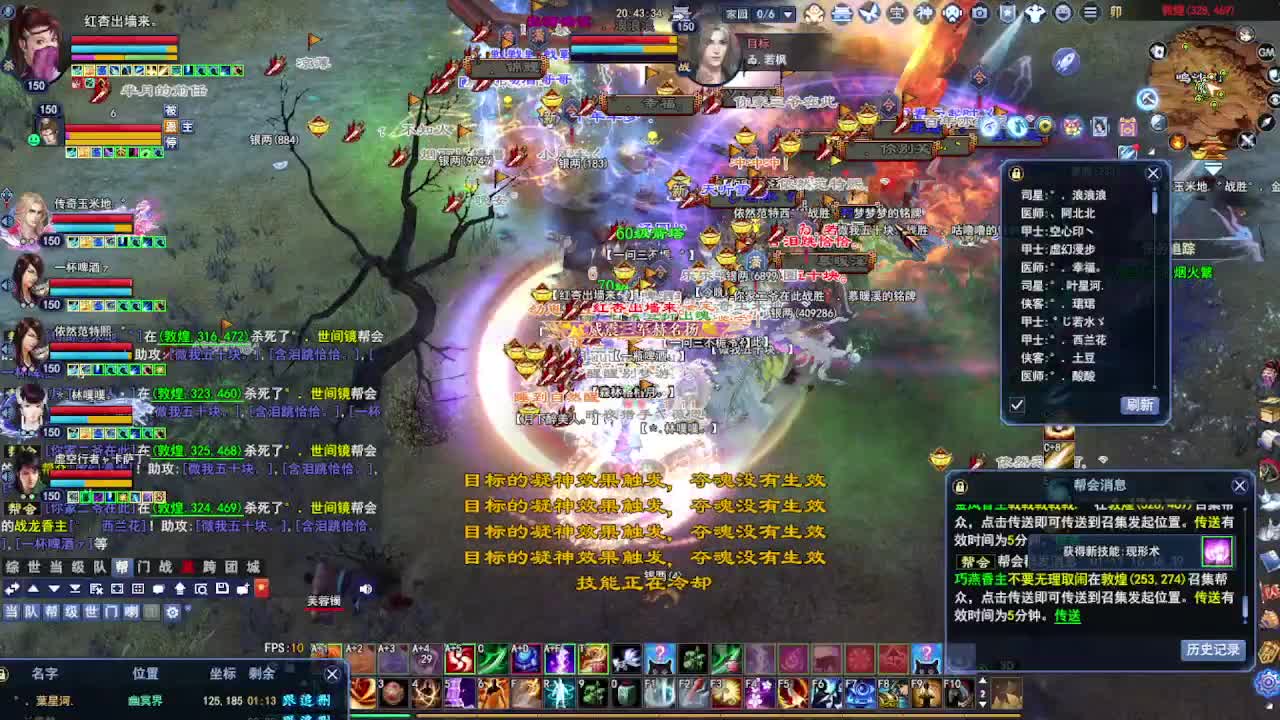The width and height of the screenshot is (1280, 720).
Task: Toggle the 喇 loudspeaker channel button
Action: pyautogui.click(x=131, y=611)
